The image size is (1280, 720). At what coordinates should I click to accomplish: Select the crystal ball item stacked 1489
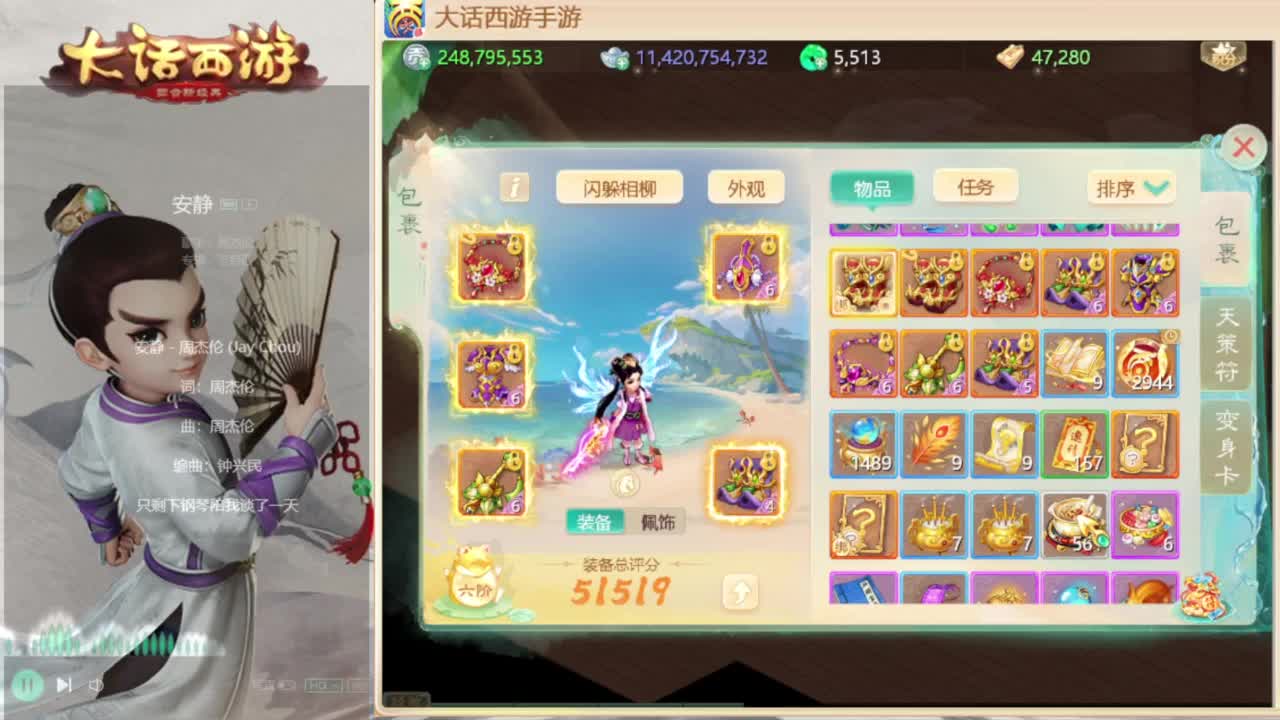863,444
